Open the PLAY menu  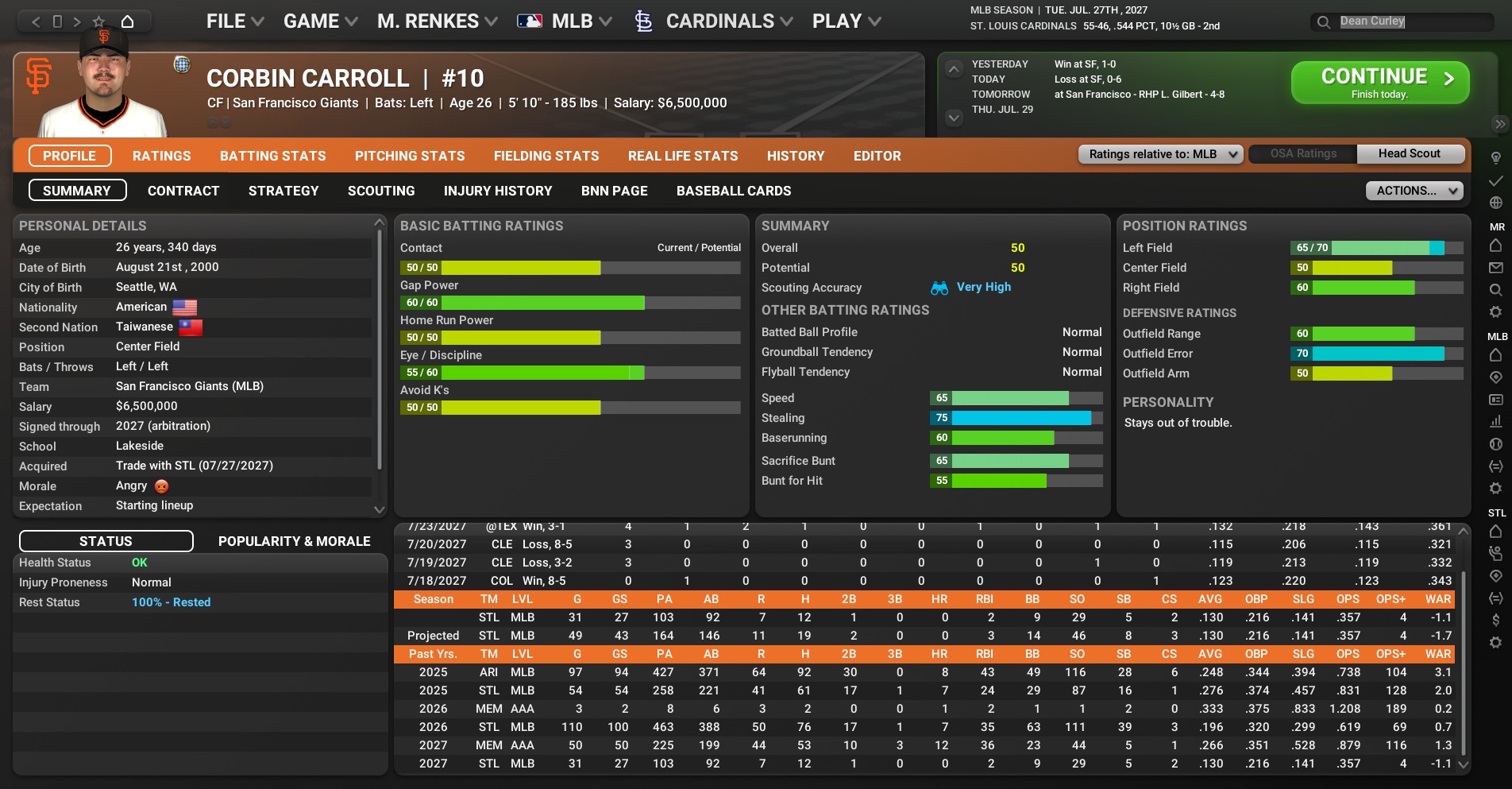click(x=846, y=21)
